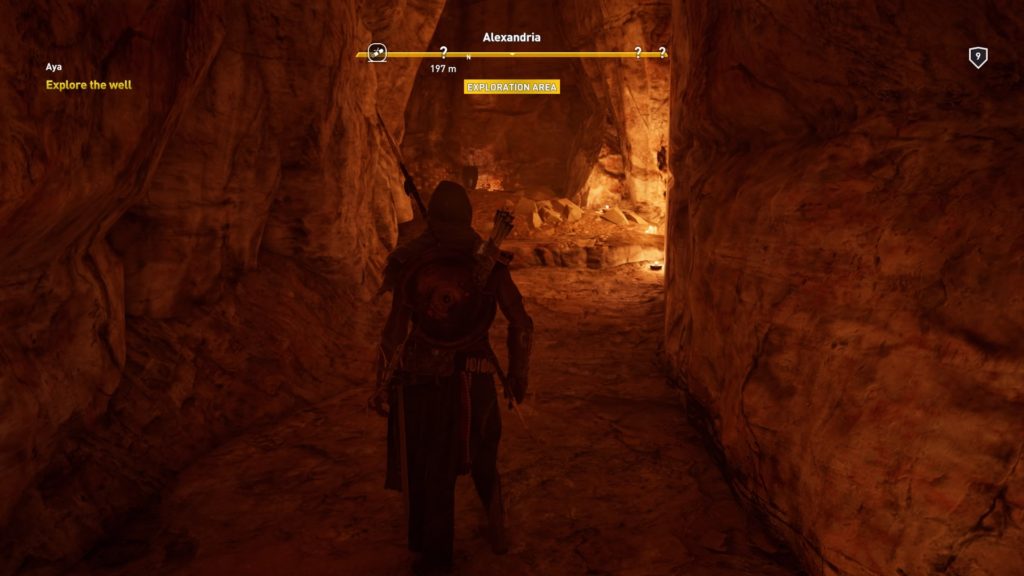Select the "Explore the well" quest objective
This screenshot has height=576, width=1024.
click(89, 85)
